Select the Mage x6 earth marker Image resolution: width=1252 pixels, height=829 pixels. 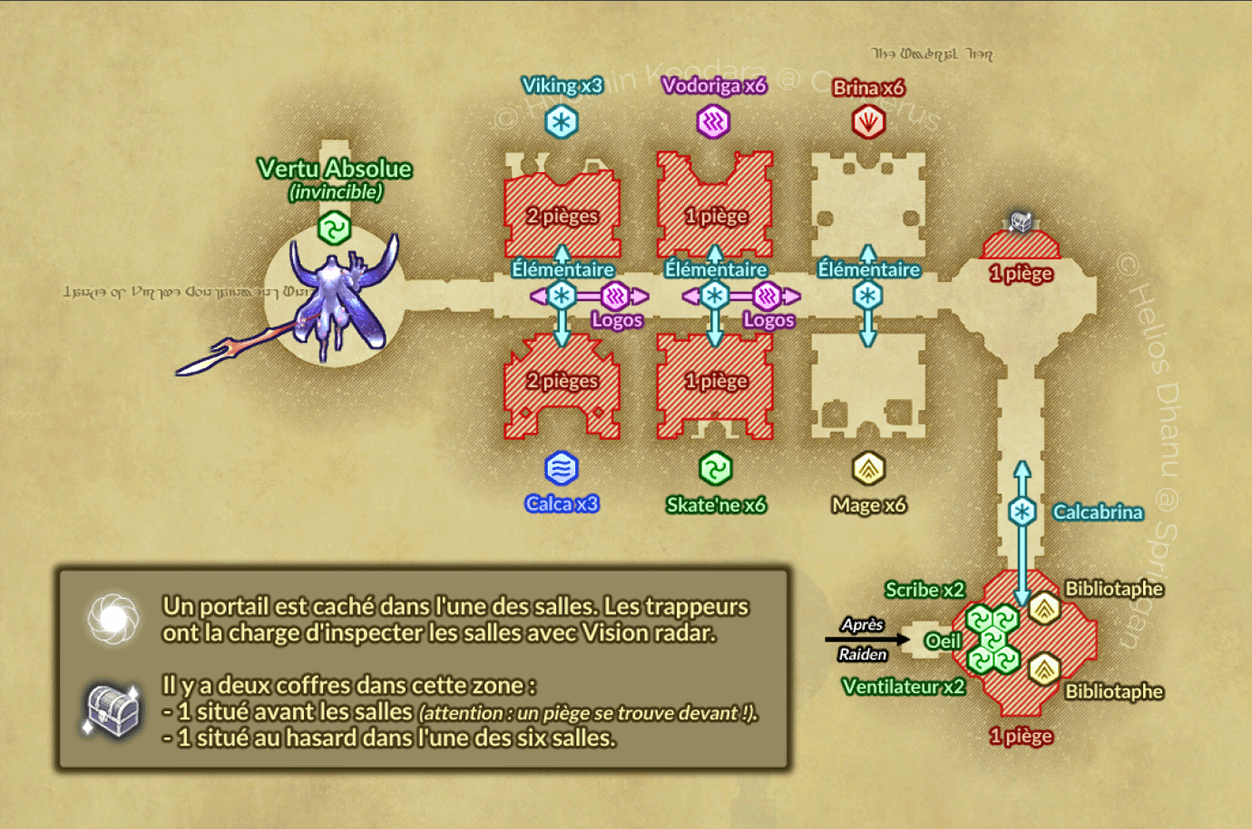tap(868, 468)
